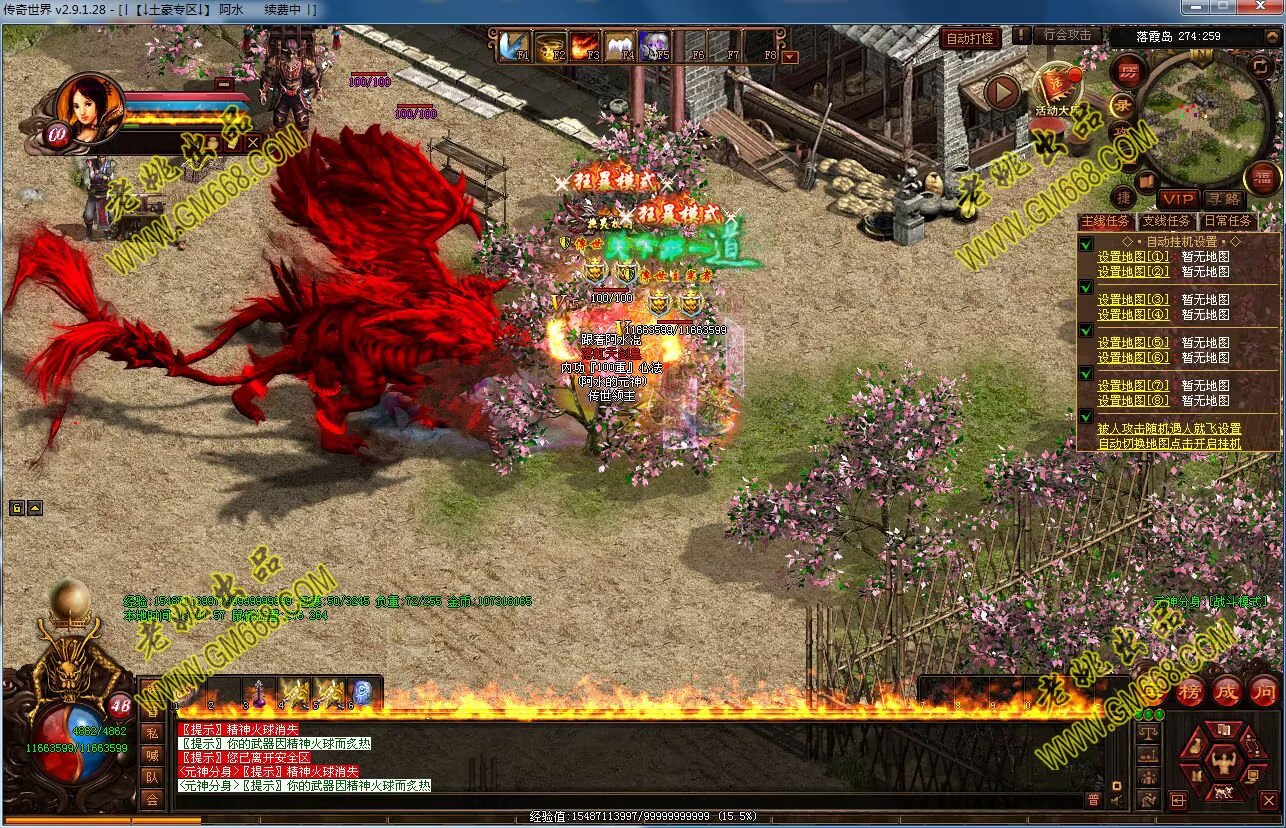Open the 成 achievements button
Image resolution: width=1286 pixels, height=828 pixels.
coord(1227,691)
